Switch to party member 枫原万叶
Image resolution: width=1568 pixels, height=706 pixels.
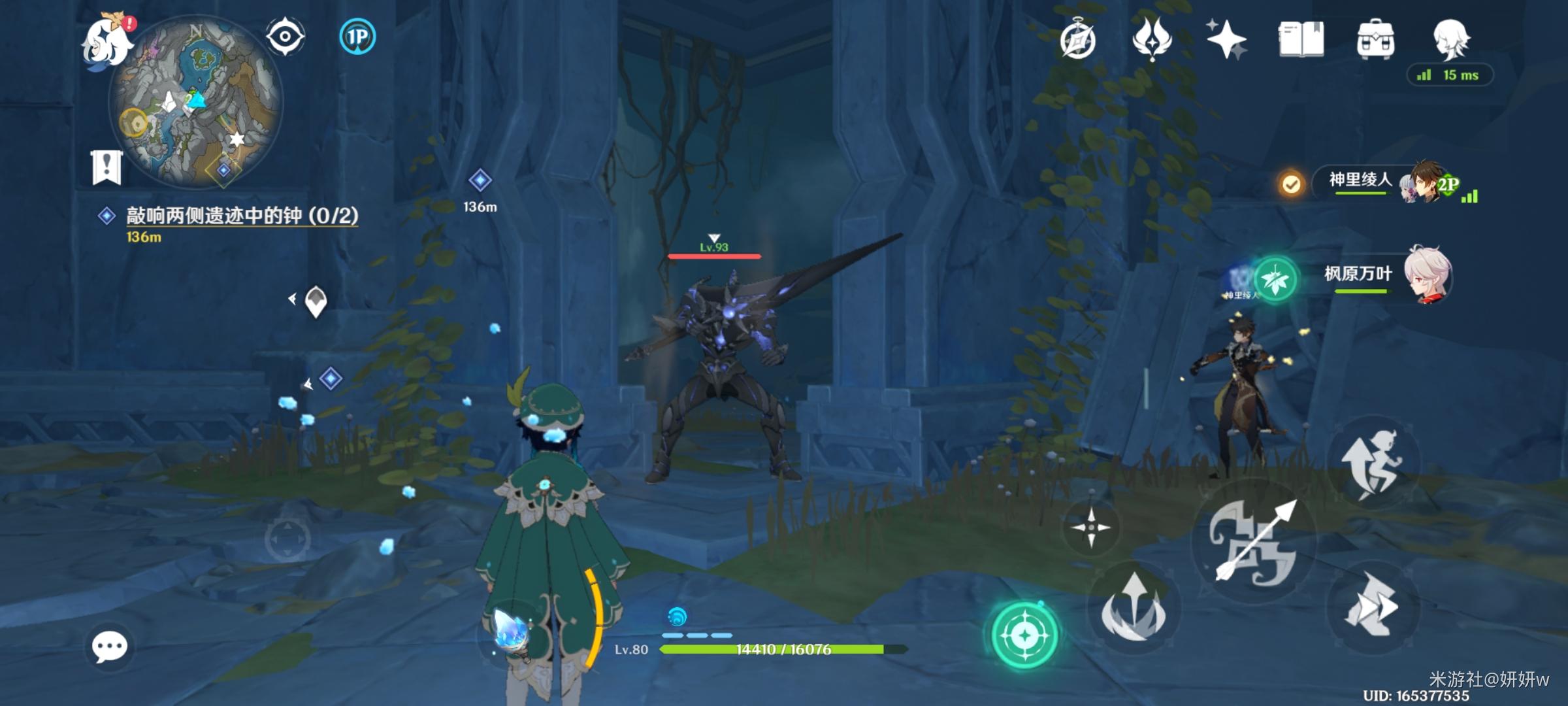point(1385,276)
